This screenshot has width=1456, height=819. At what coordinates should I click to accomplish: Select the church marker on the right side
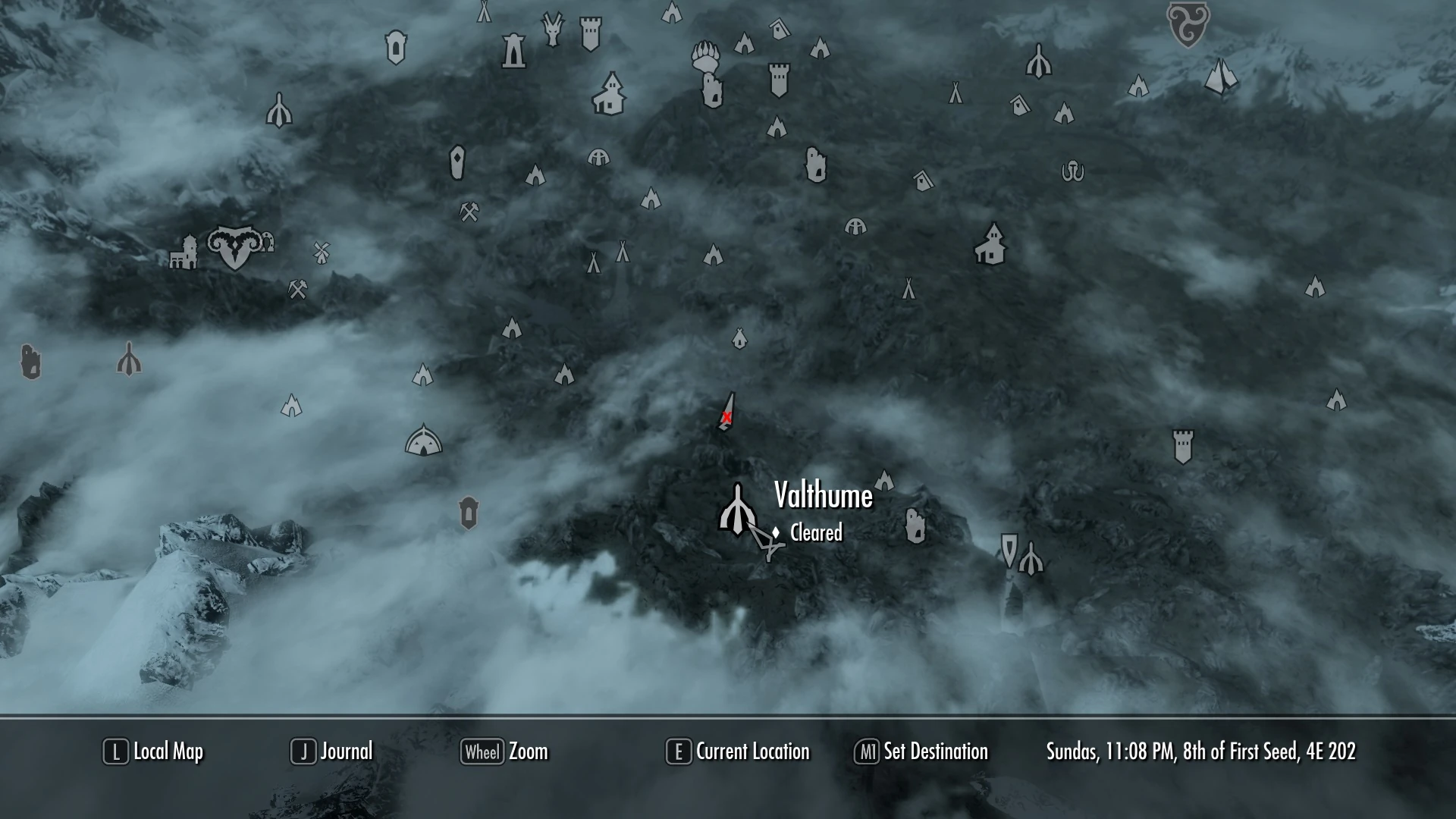click(x=992, y=241)
